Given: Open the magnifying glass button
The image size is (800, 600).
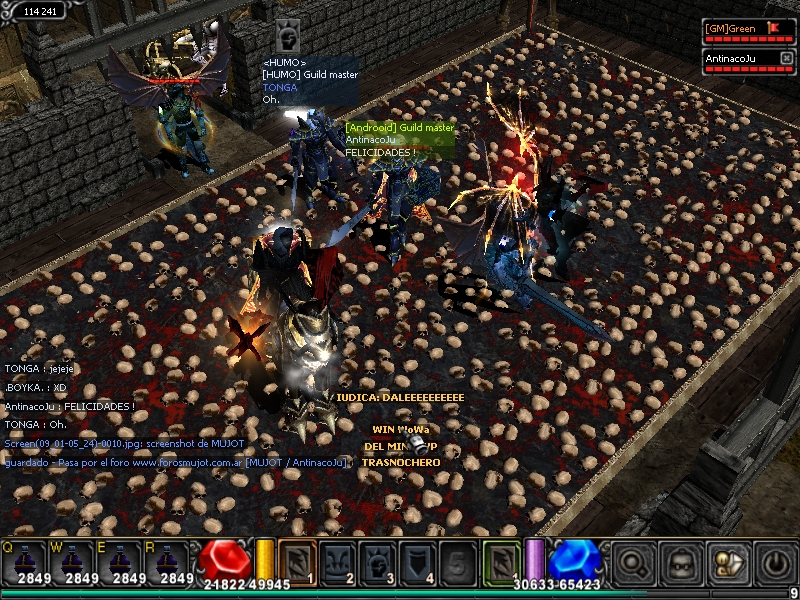Looking at the screenshot, I should click(633, 561).
